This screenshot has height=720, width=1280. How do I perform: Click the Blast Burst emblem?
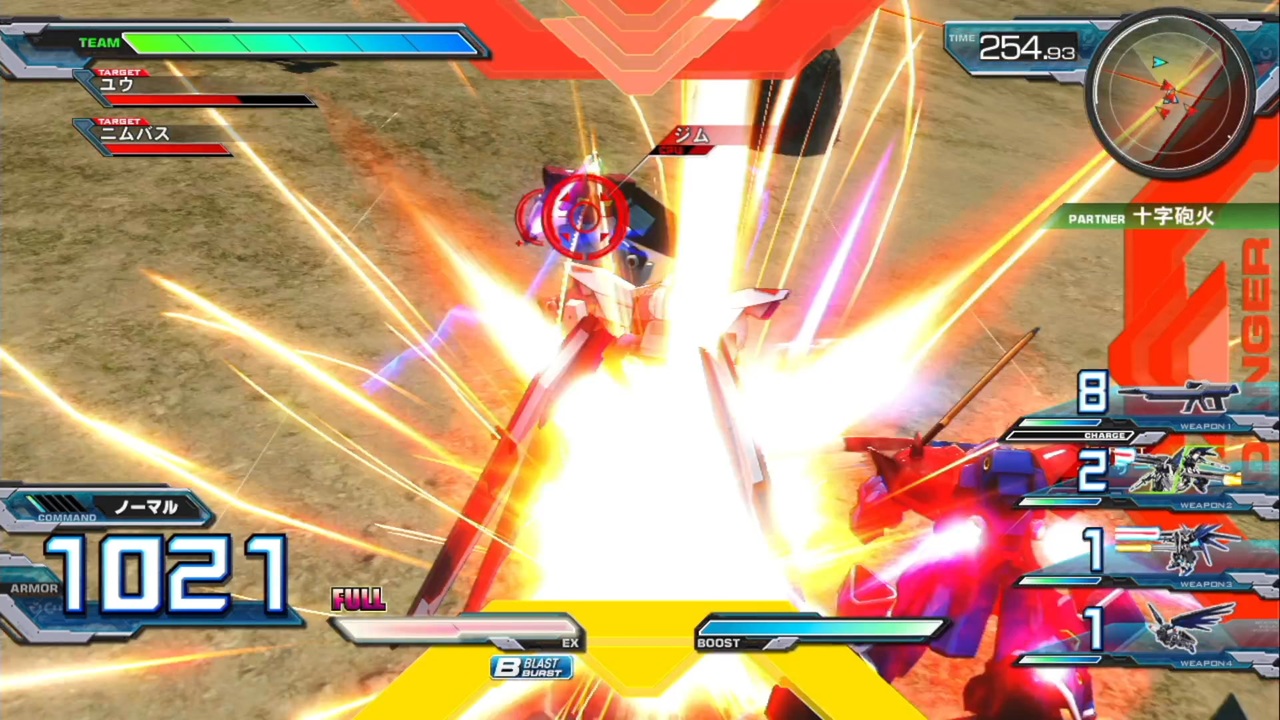[530, 667]
